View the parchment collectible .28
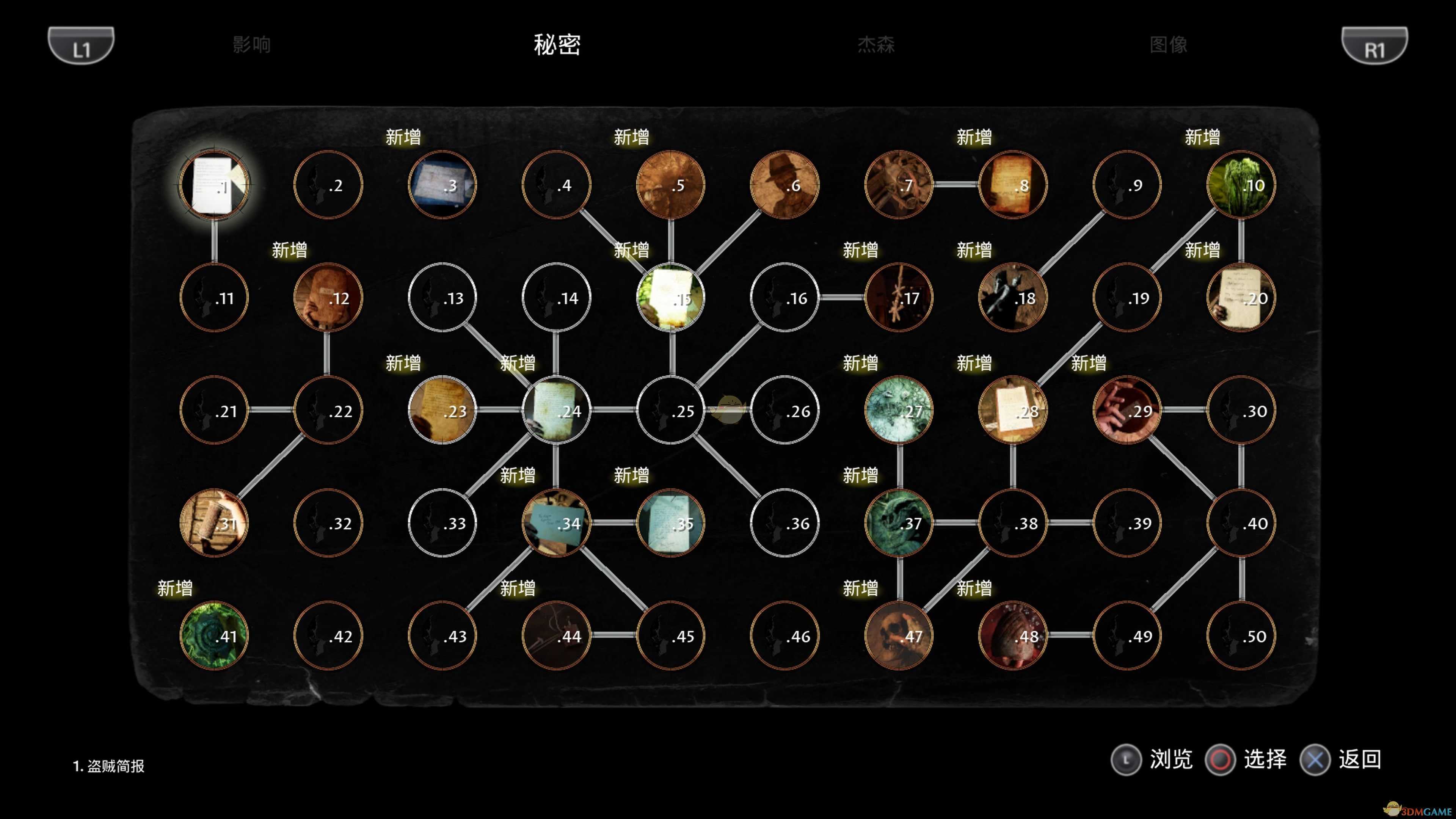Screen dimensions: 1456x819 click(x=1012, y=411)
